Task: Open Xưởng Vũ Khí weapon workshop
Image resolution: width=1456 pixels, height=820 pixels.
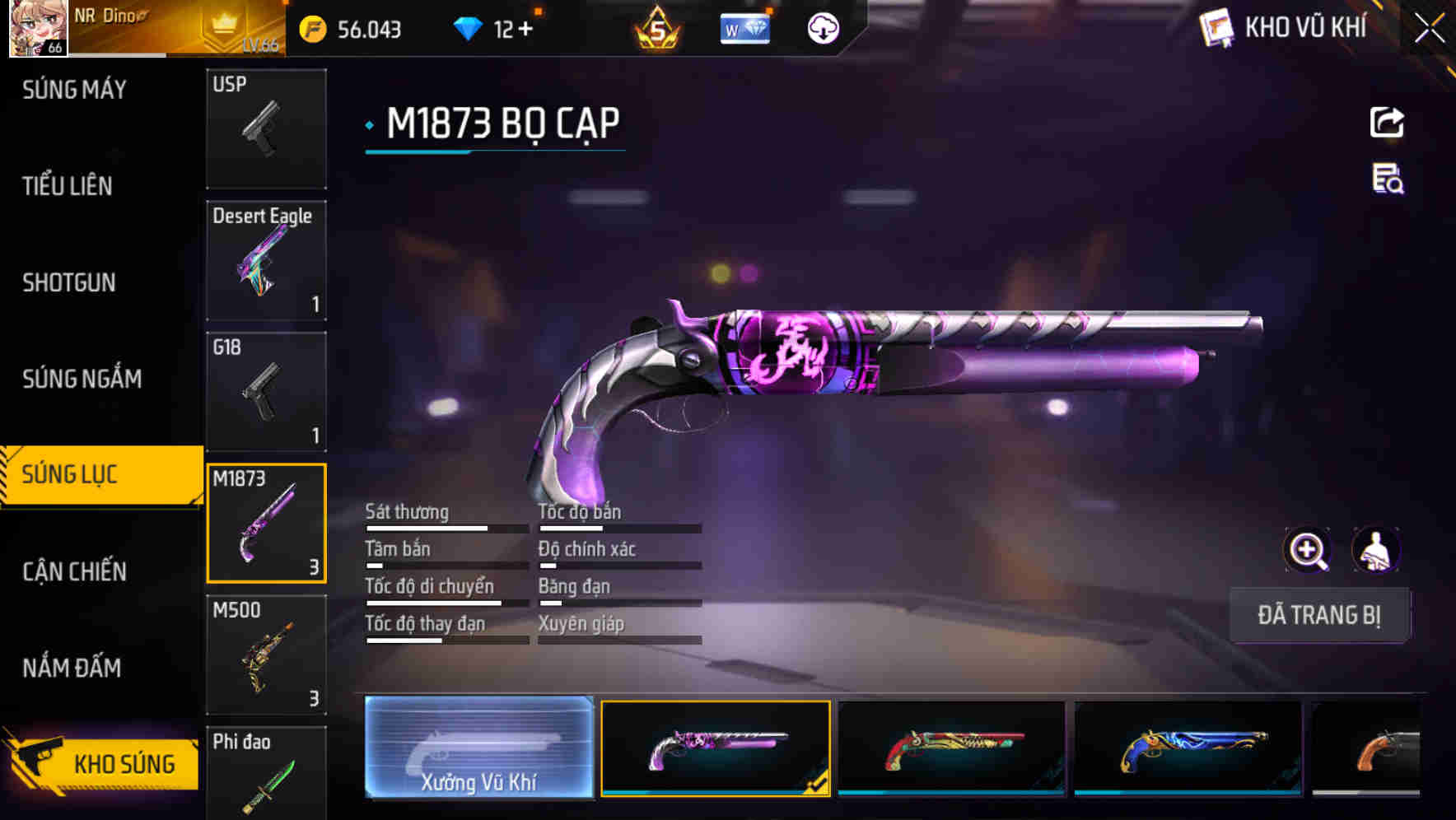Action: point(478,748)
